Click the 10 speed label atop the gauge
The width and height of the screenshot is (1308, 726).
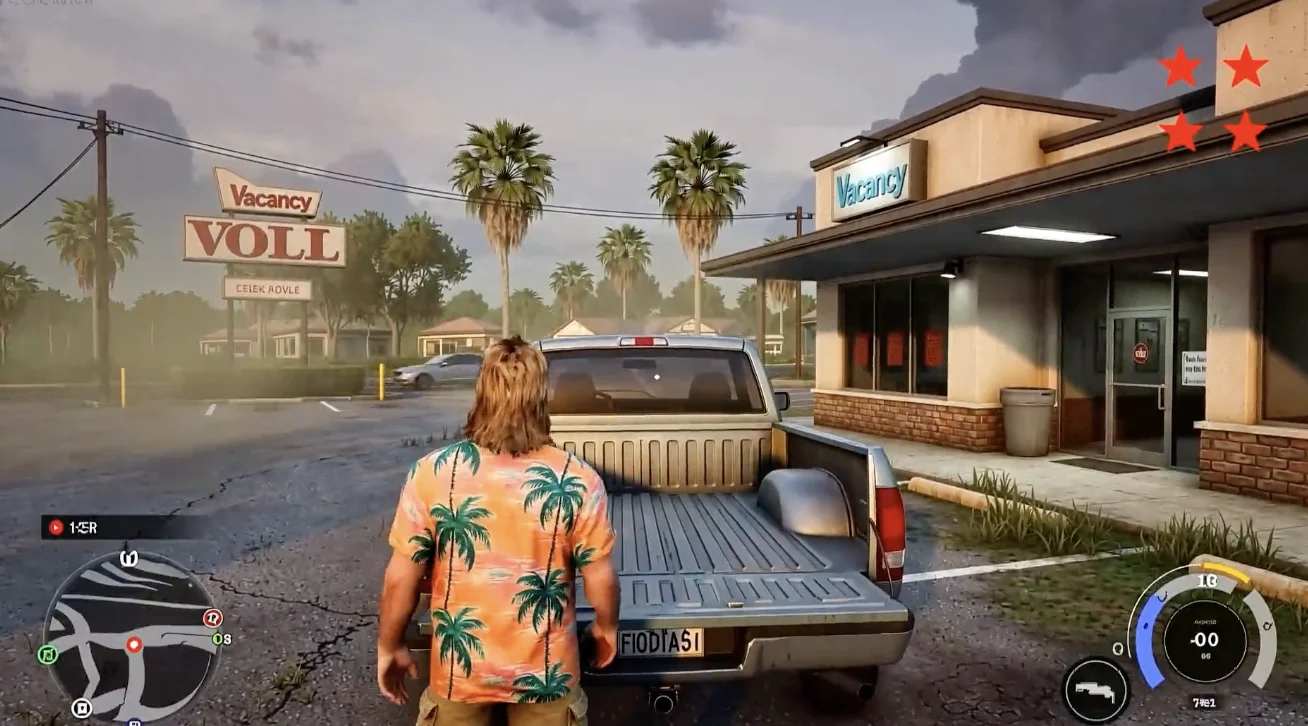[x=1207, y=580]
